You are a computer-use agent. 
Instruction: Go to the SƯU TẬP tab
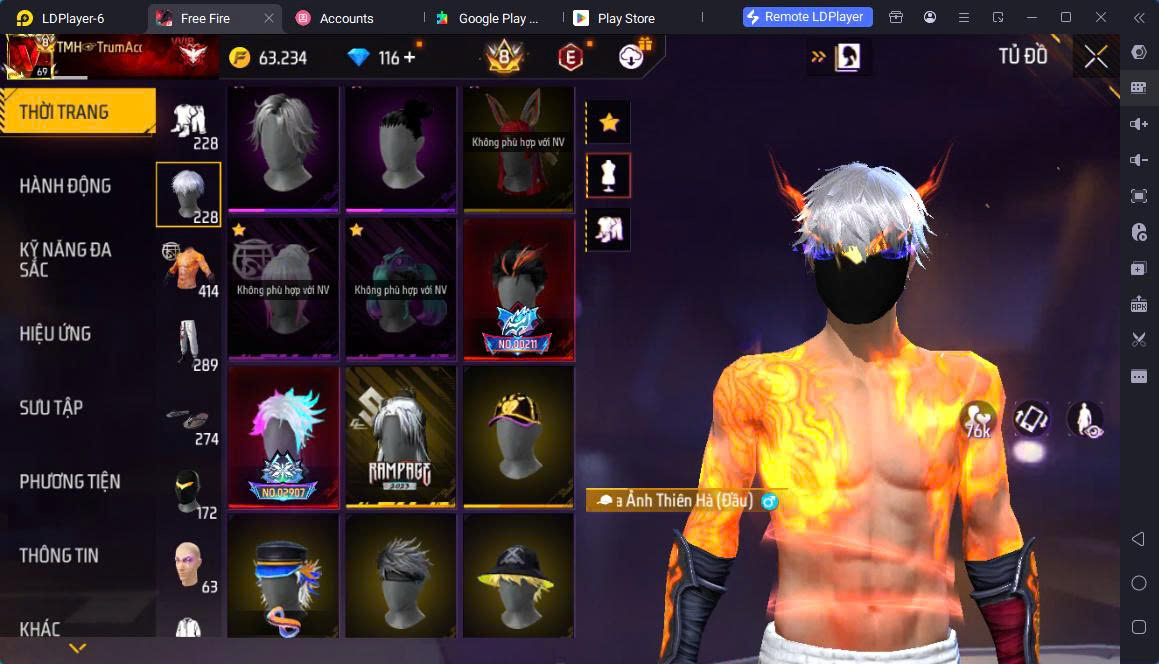(51, 407)
